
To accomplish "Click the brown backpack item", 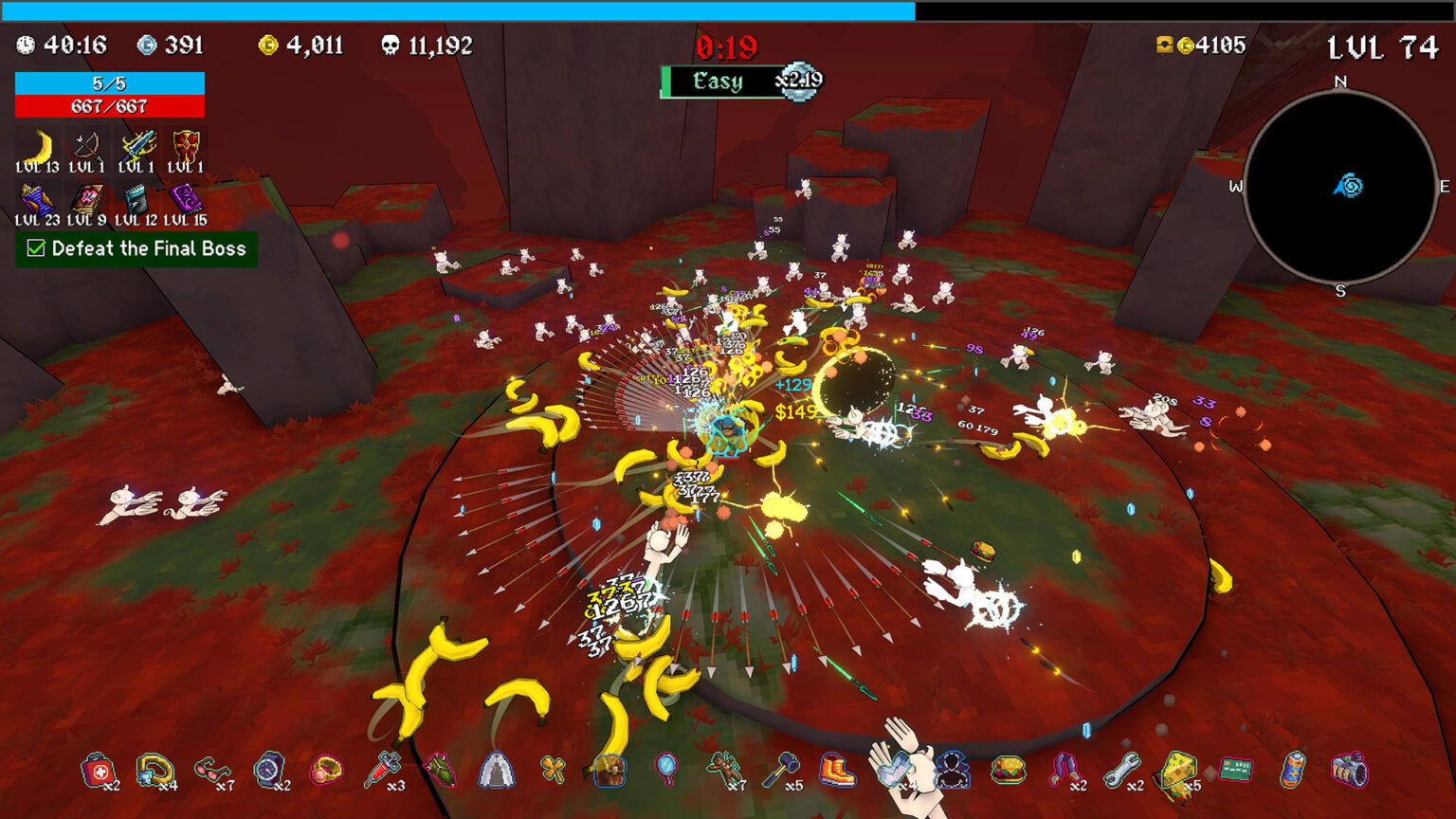I will click(610, 771).
